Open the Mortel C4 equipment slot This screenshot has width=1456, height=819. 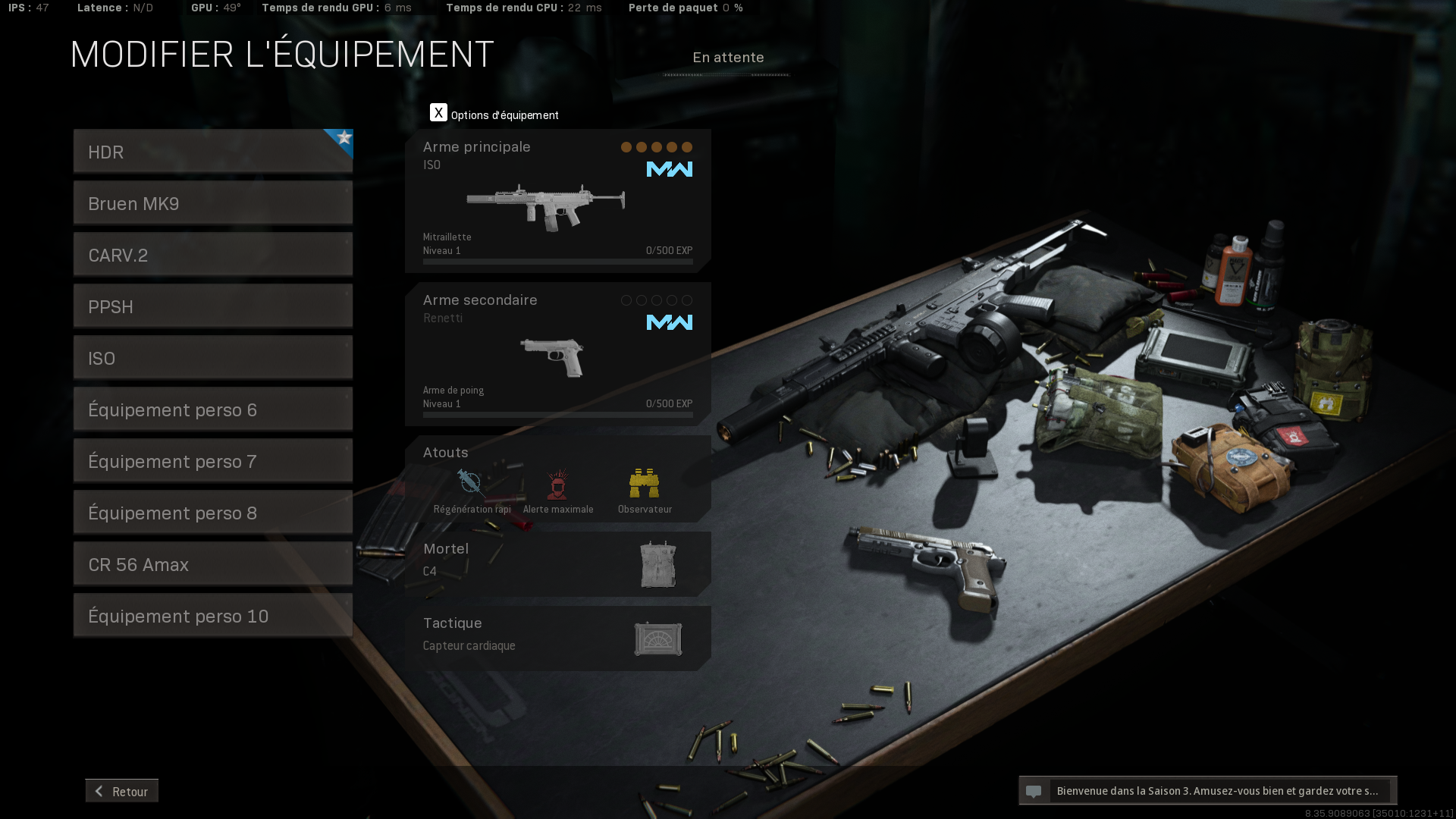point(557,563)
